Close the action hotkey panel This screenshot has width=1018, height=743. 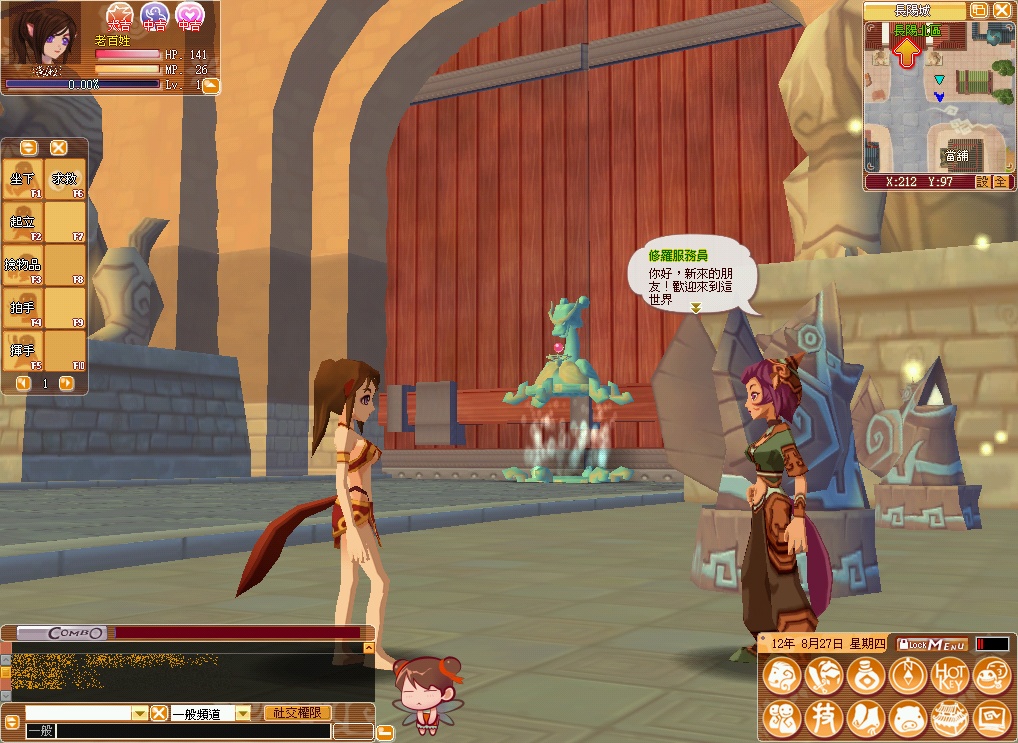pos(59,147)
